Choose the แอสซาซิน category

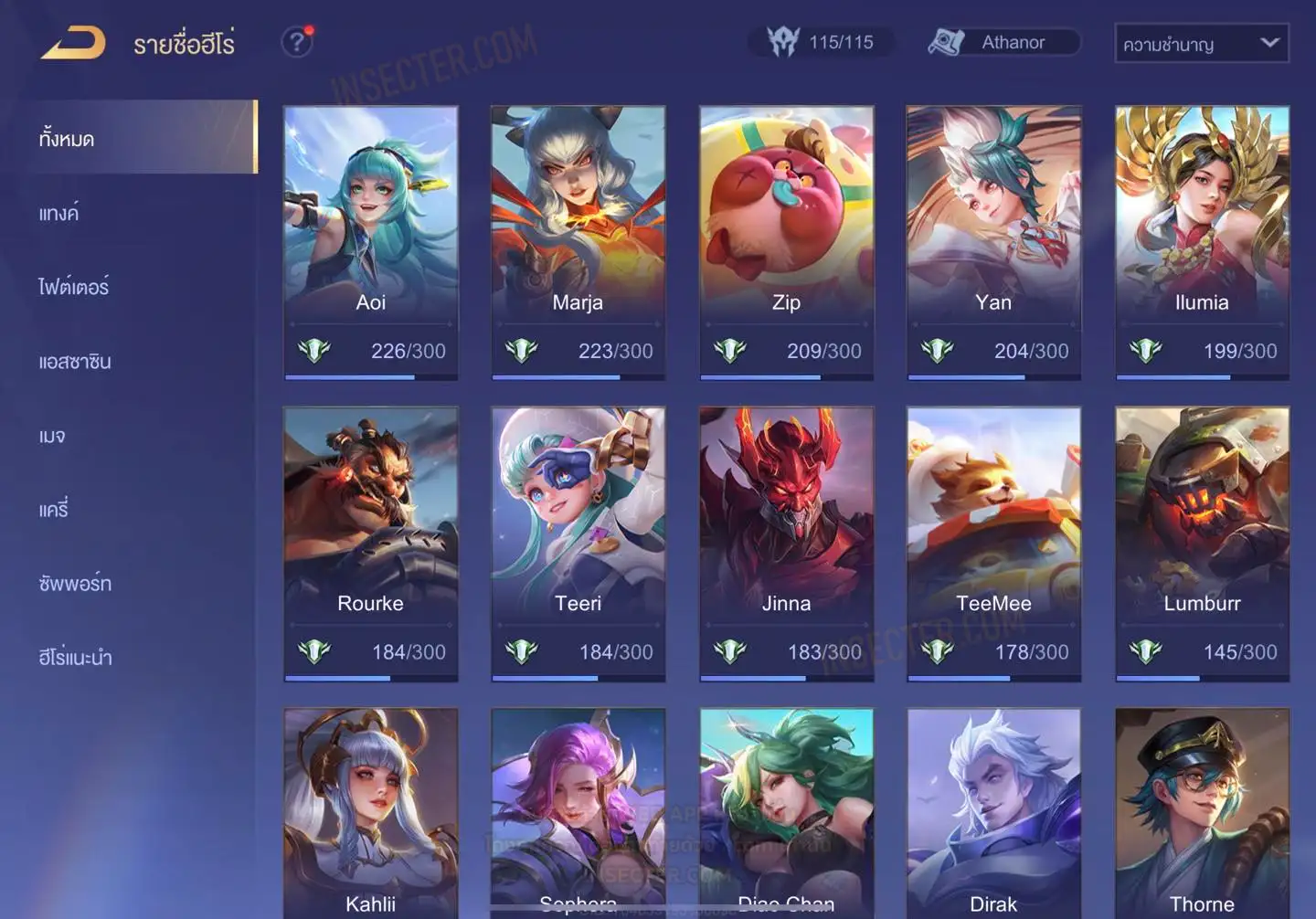75,362
